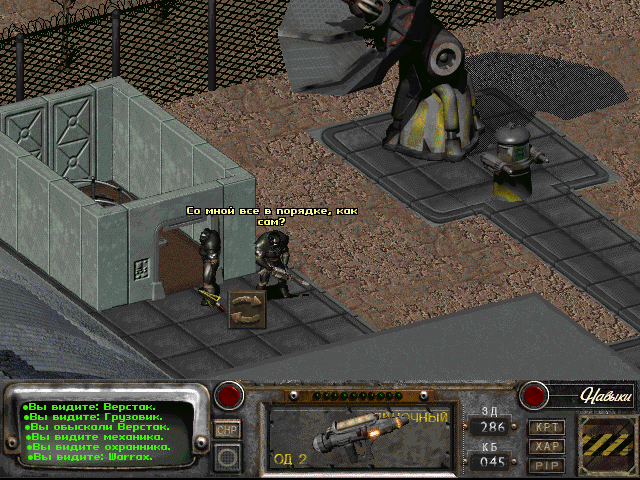Switch weapons with the left red round button
Viewport: 640px width, 480px height.
click(x=231, y=394)
